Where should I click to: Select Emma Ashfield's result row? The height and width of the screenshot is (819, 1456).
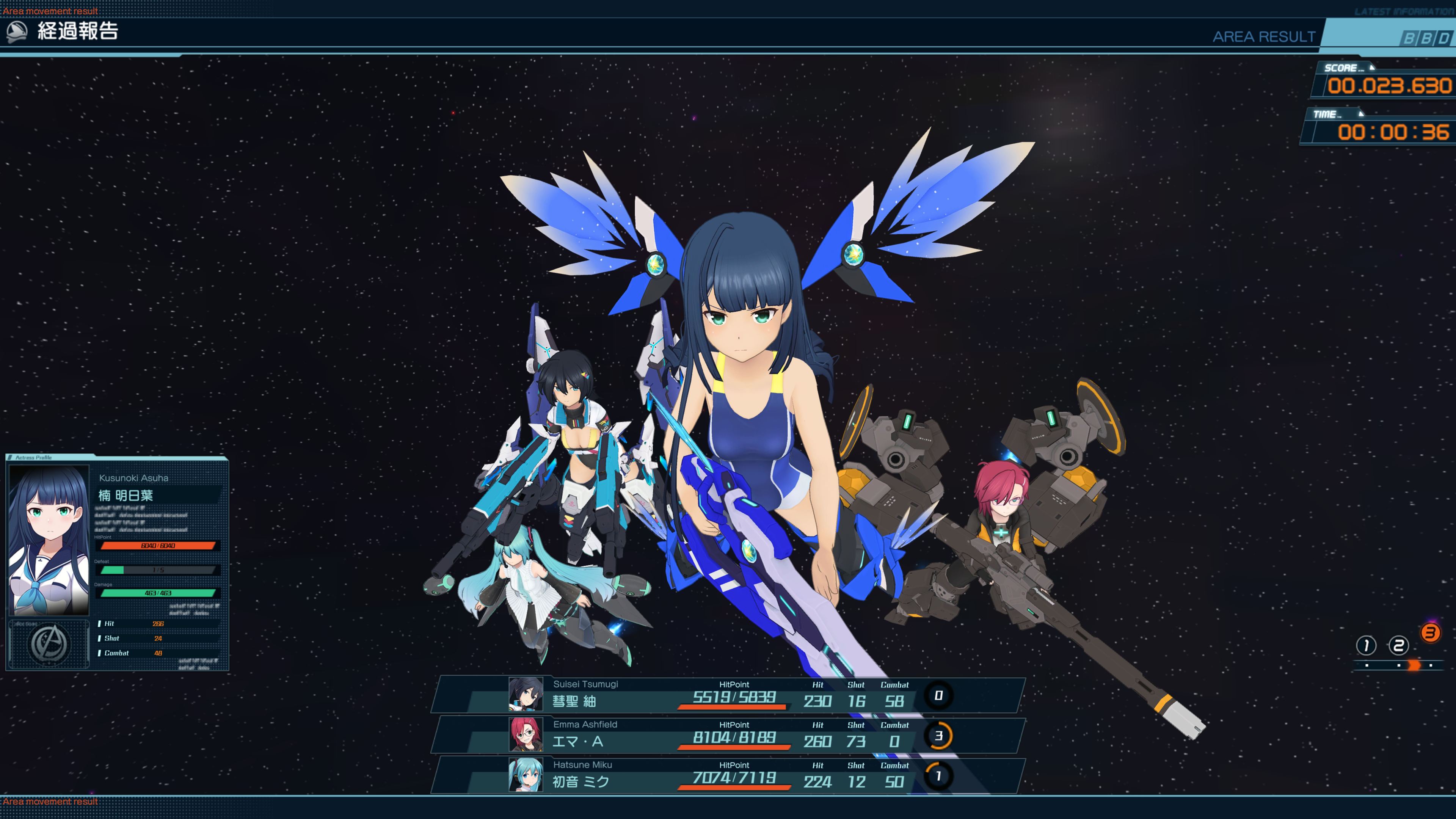728,735
